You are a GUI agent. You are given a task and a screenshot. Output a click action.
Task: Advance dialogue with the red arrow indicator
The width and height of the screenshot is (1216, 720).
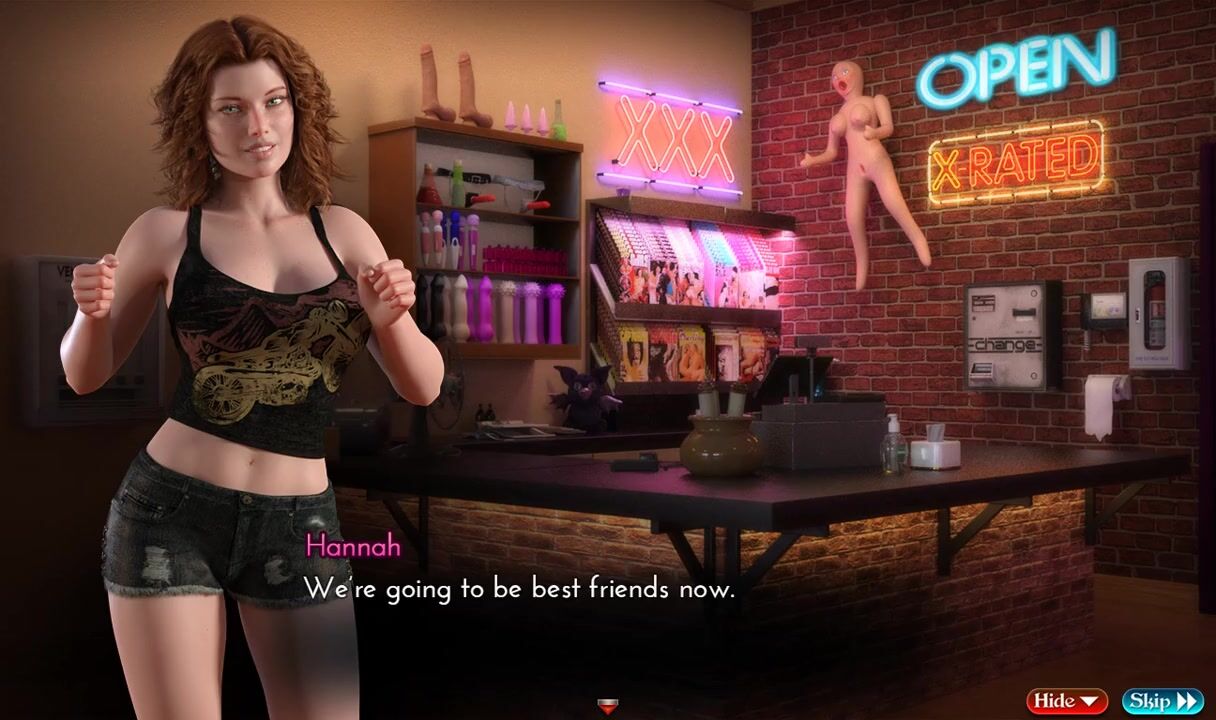point(607,707)
